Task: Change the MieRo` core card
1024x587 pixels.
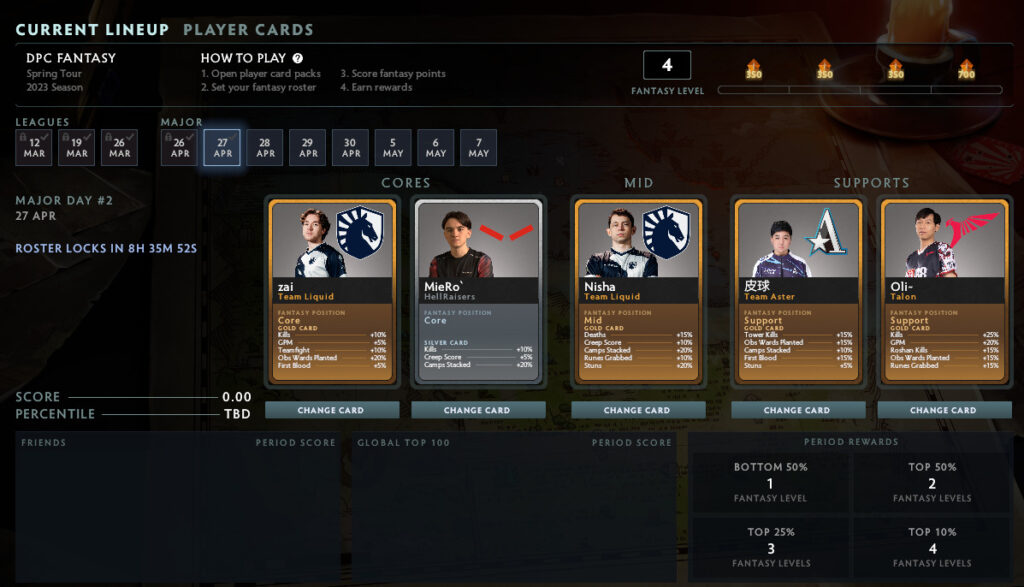Action: 478,410
